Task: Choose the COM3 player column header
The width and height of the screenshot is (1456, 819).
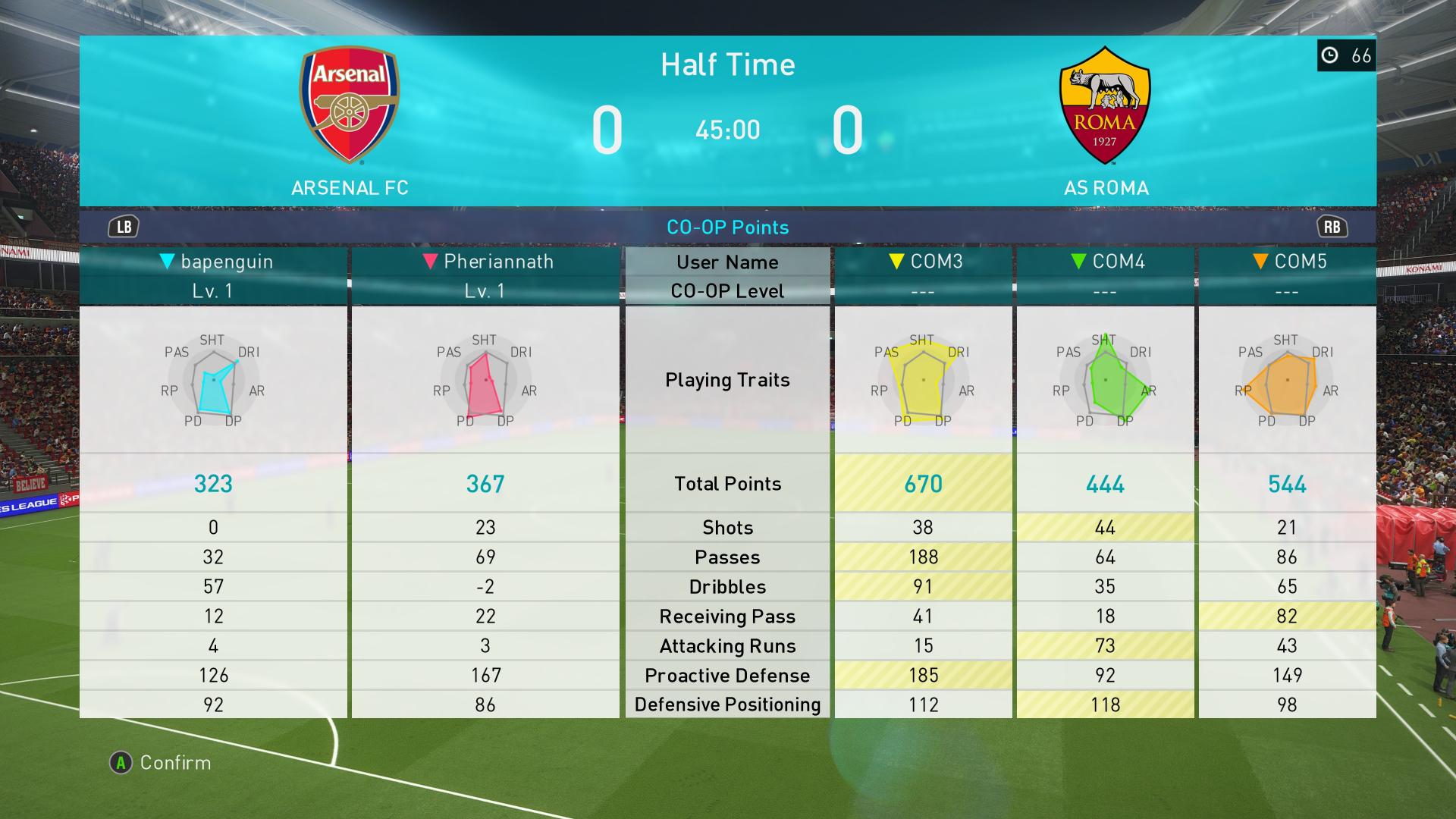Action: pyautogui.click(x=924, y=262)
